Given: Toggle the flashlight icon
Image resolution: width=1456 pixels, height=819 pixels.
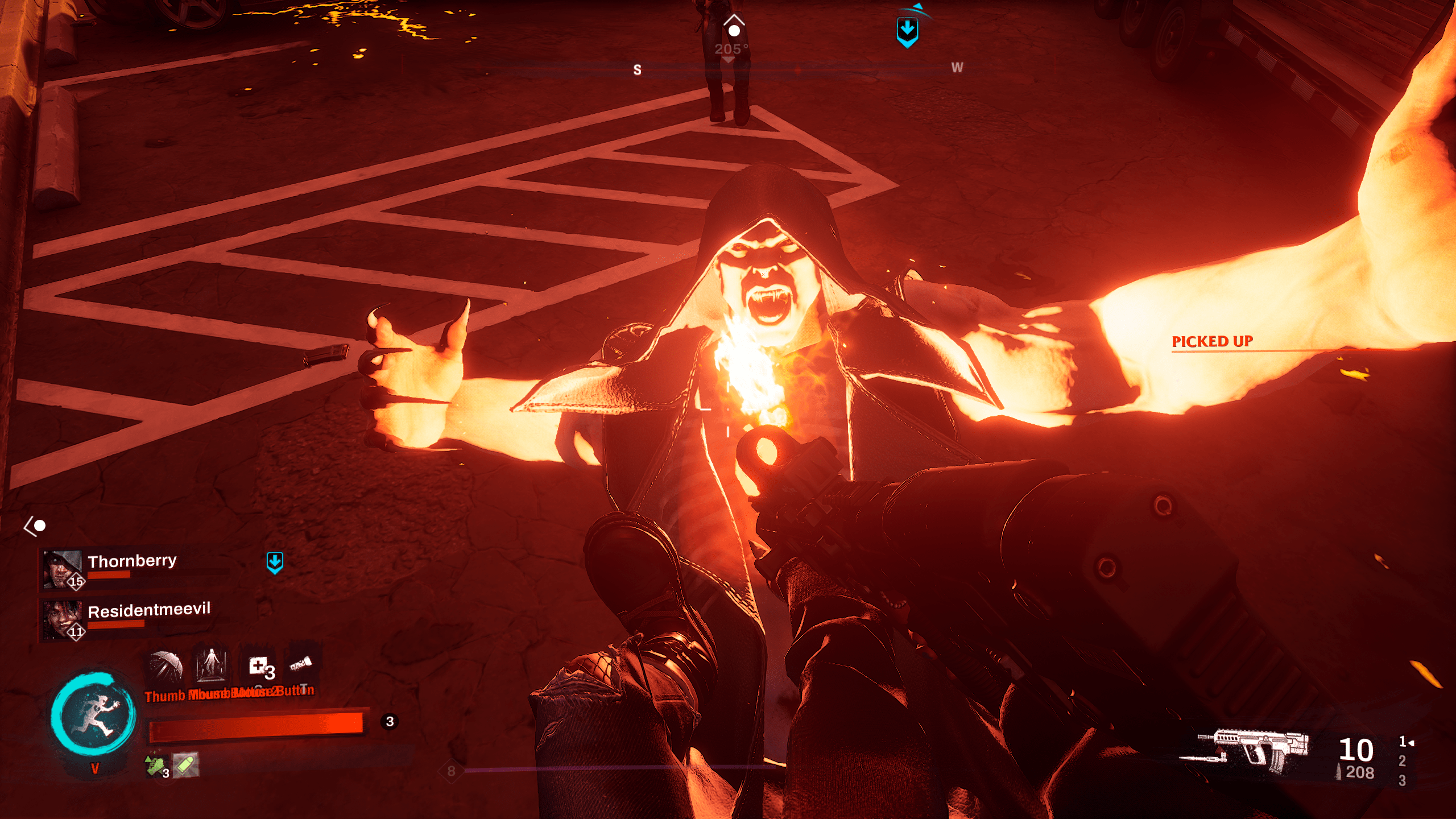Looking at the screenshot, I should 301,664.
